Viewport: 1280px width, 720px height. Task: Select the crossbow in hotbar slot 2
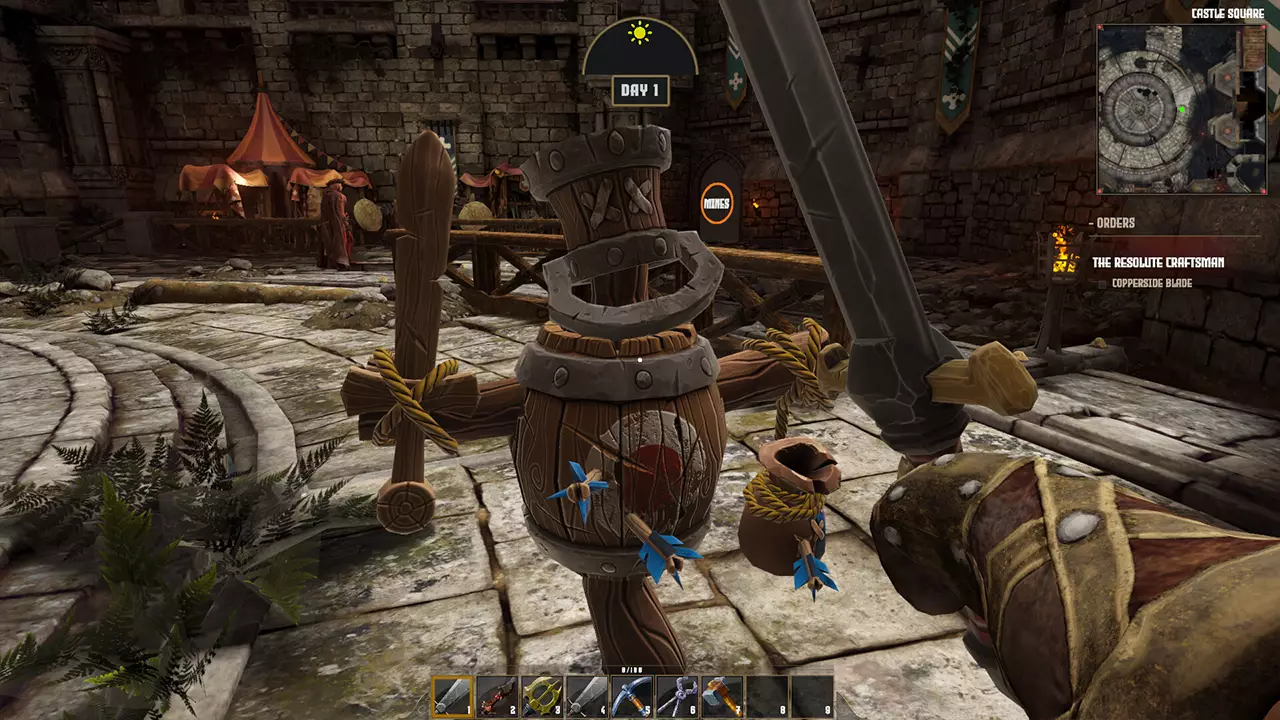495,695
